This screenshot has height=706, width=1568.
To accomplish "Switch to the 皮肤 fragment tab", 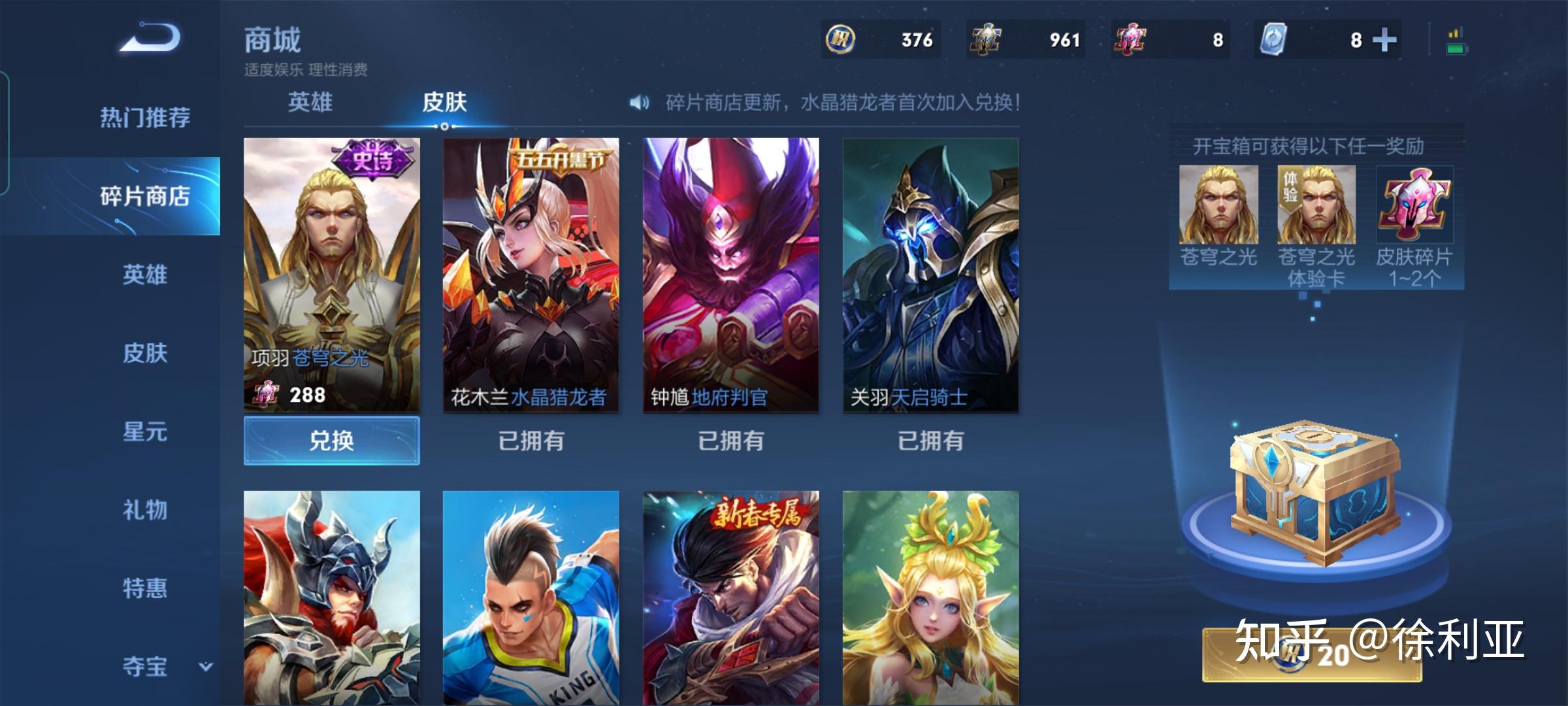I will point(444,102).
